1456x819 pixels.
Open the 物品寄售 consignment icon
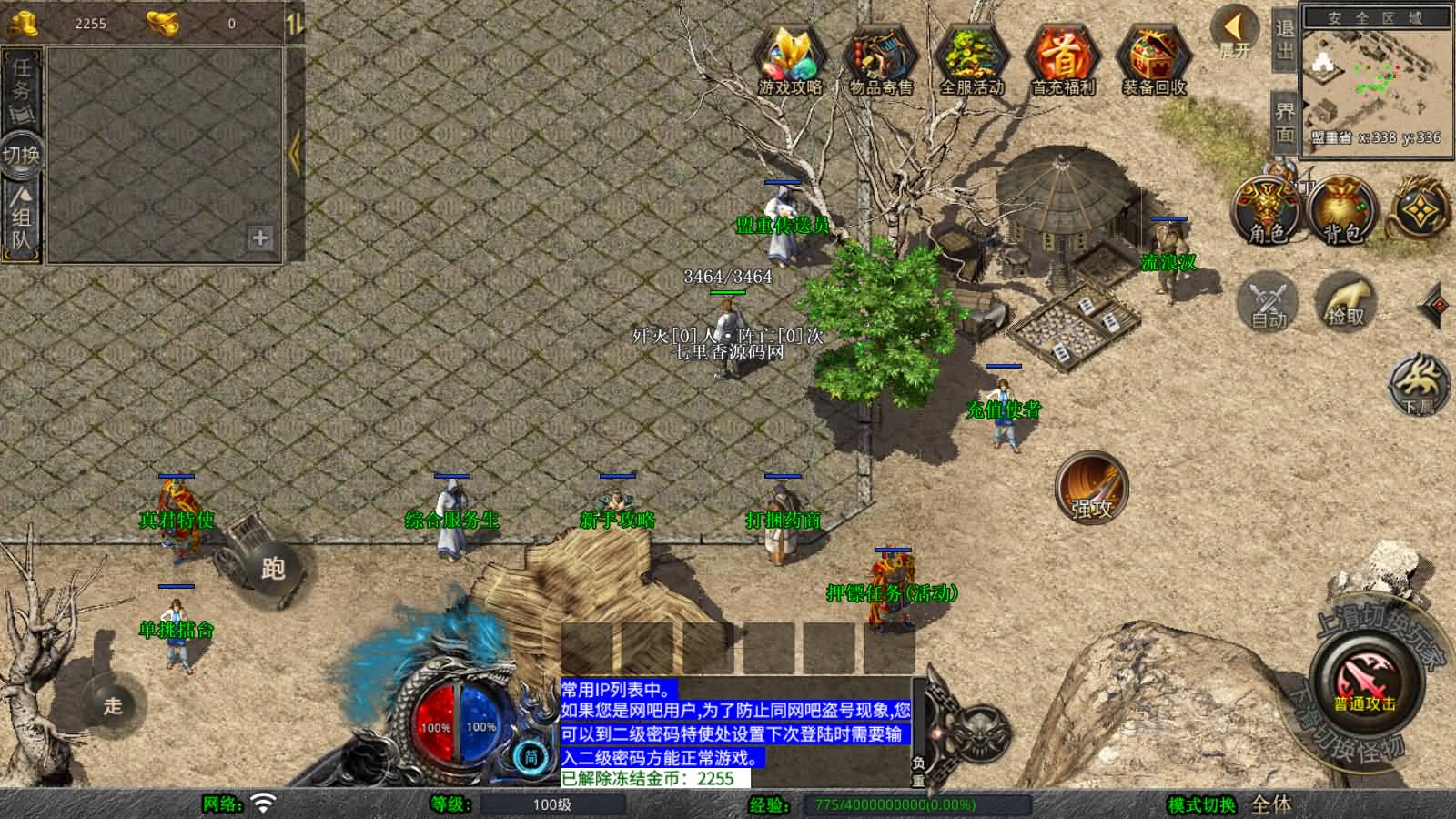click(881, 55)
